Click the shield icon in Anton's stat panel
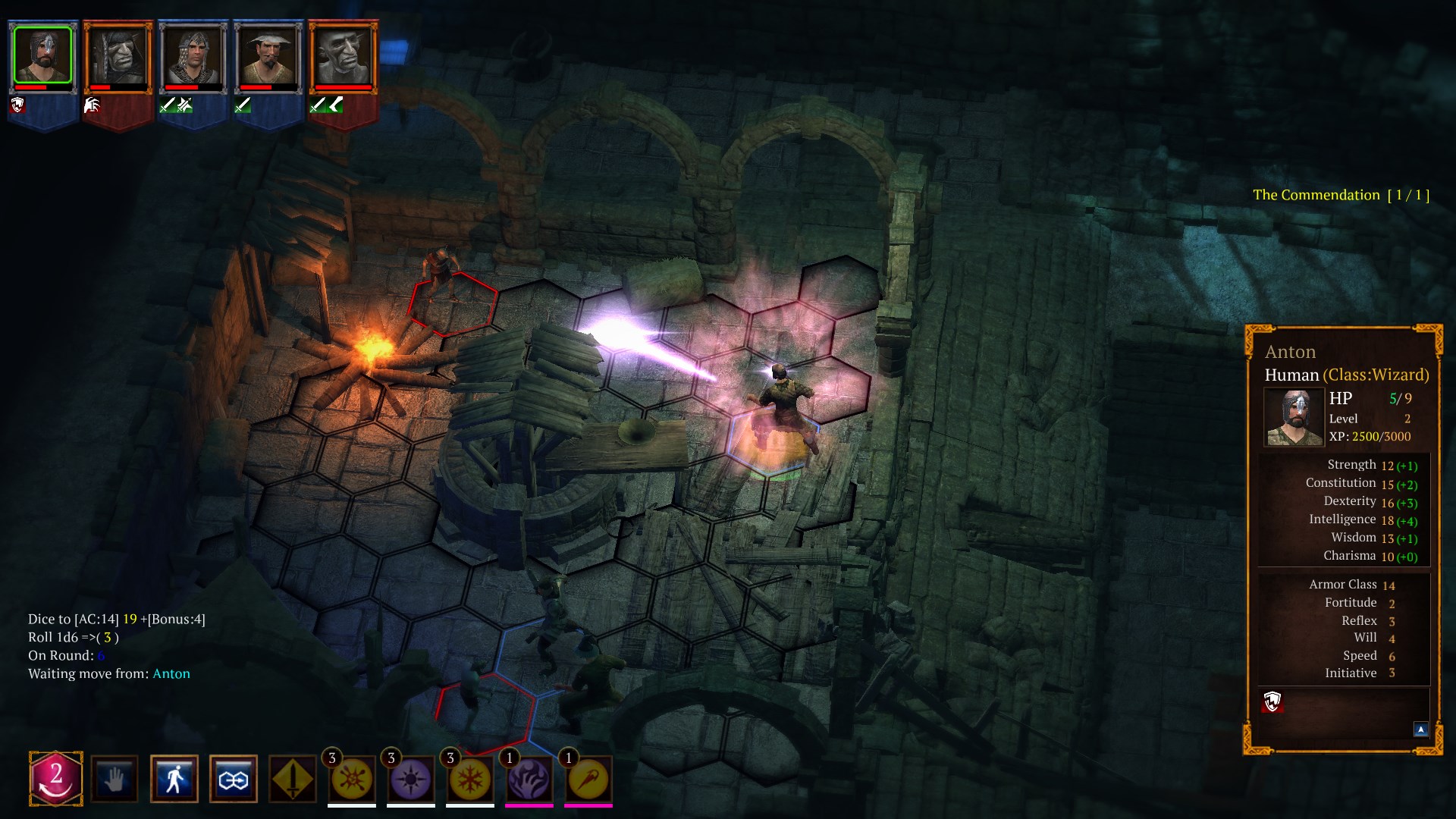1456x819 pixels. point(1273,701)
